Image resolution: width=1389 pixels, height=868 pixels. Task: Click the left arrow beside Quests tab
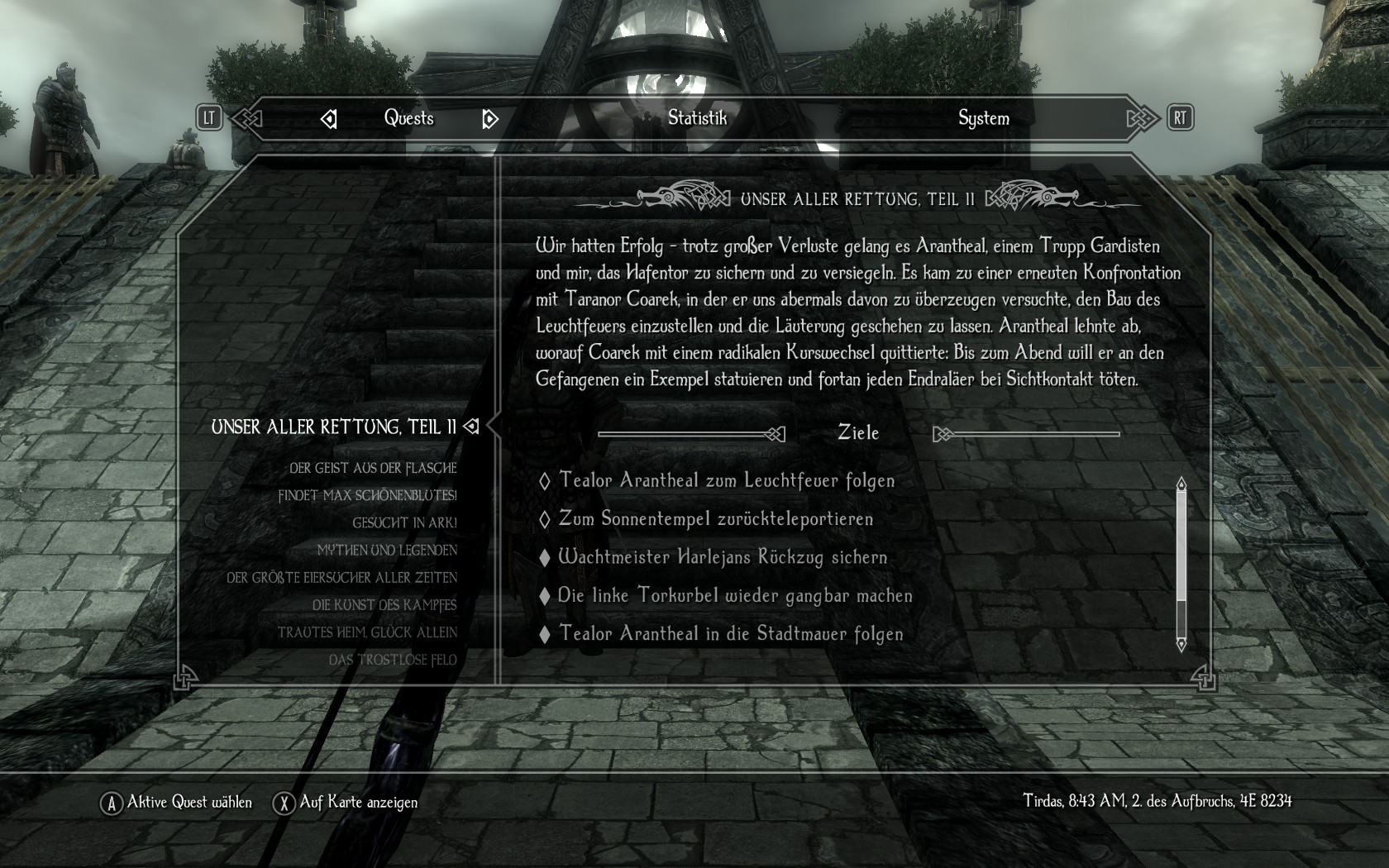pos(328,120)
